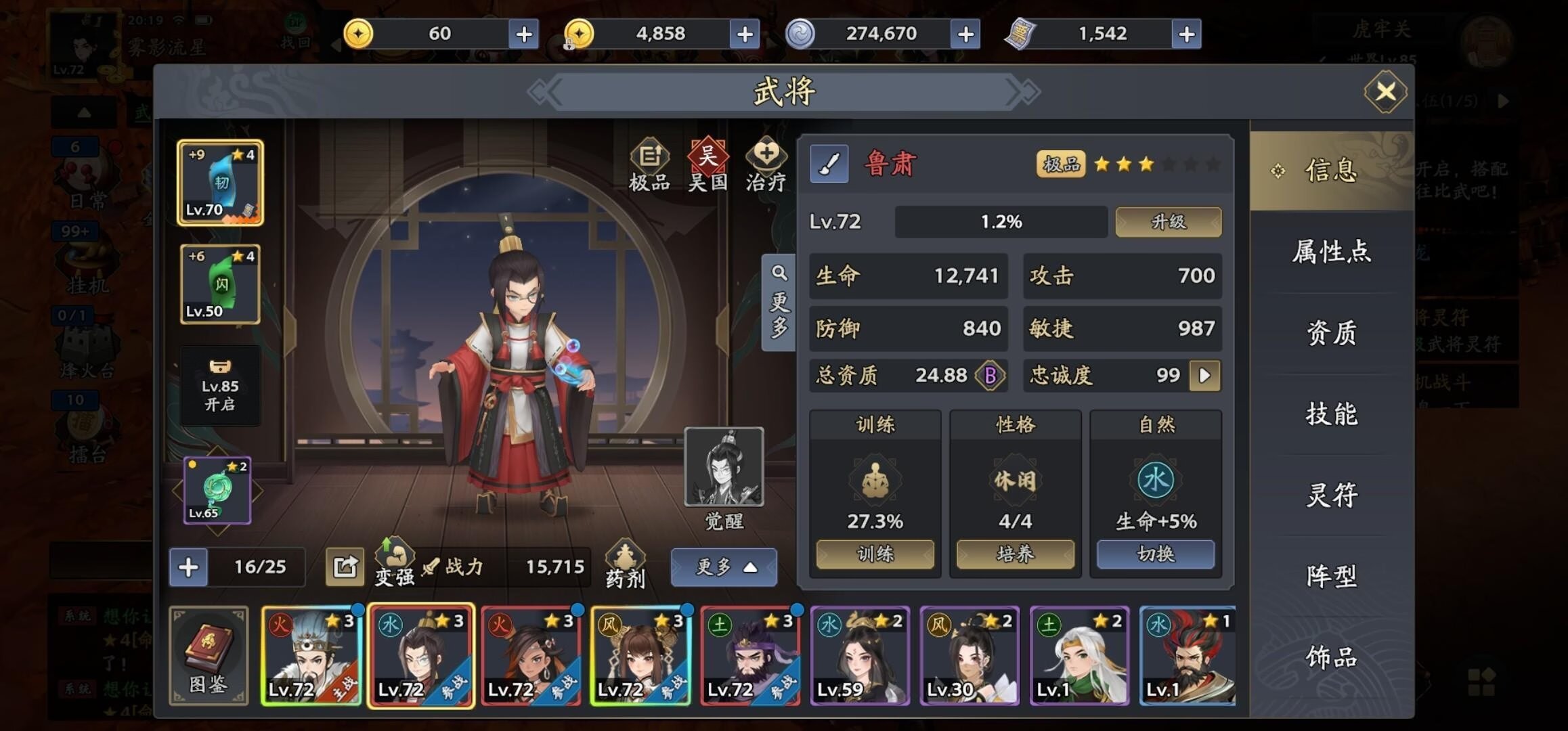Screen dimensions: 1568x731
Task: Tap the 1.2% experience progress bar
Action: pos(1001,221)
